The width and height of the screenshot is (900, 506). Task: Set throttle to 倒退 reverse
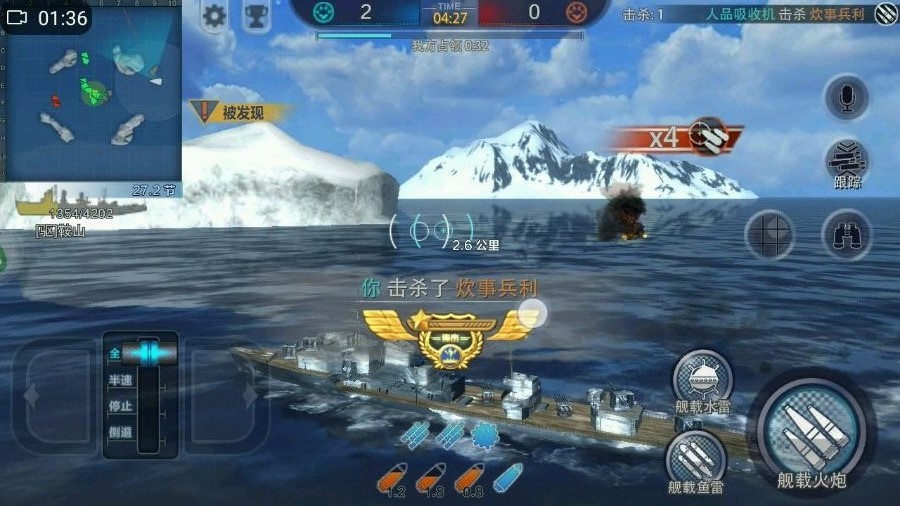point(119,433)
